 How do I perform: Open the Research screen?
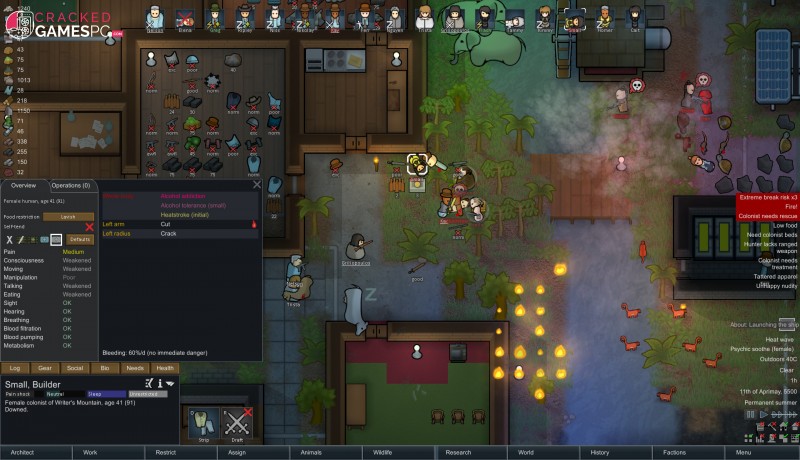tap(457, 452)
